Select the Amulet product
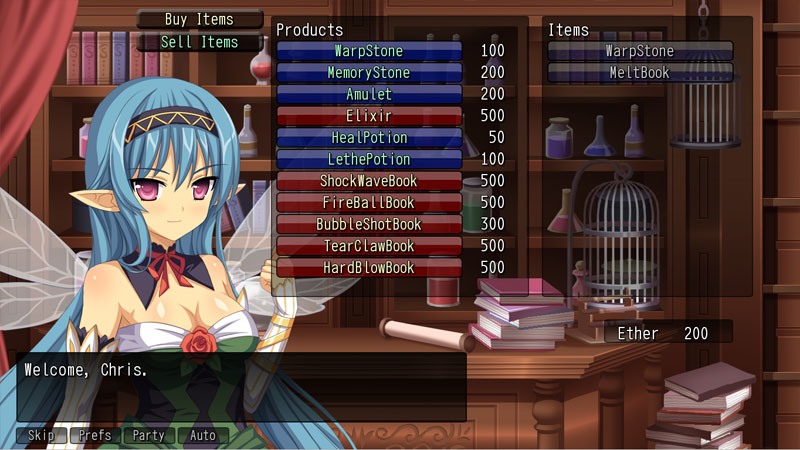The image size is (800, 450). point(369,94)
